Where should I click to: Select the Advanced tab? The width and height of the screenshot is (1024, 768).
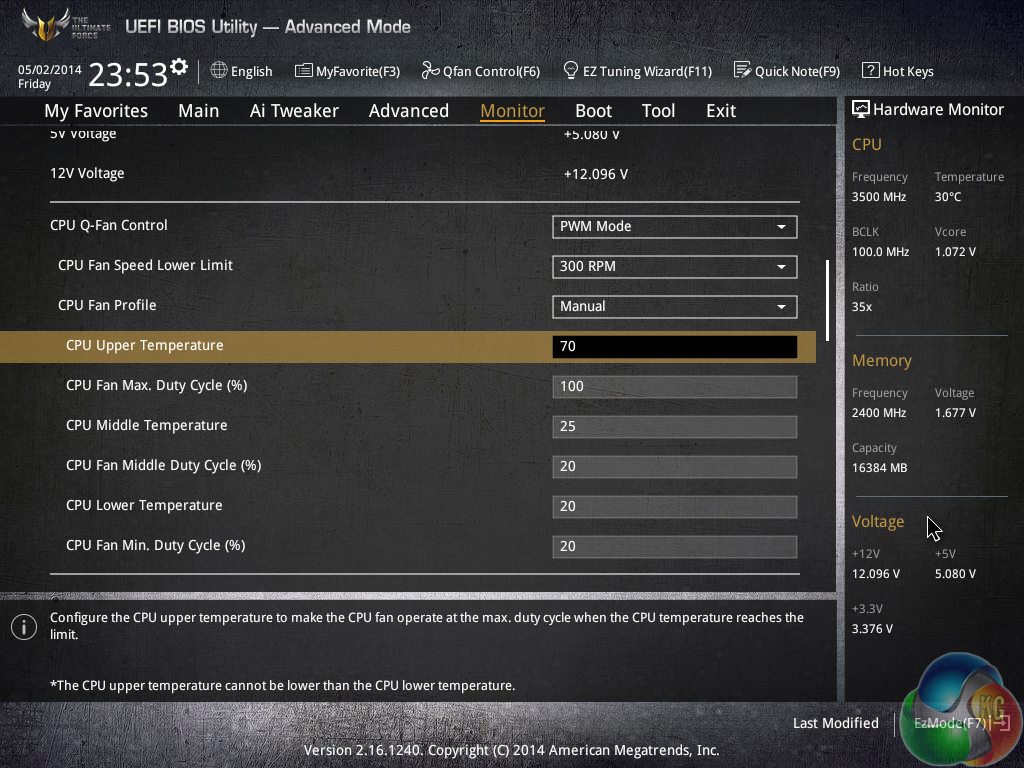tap(408, 111)
